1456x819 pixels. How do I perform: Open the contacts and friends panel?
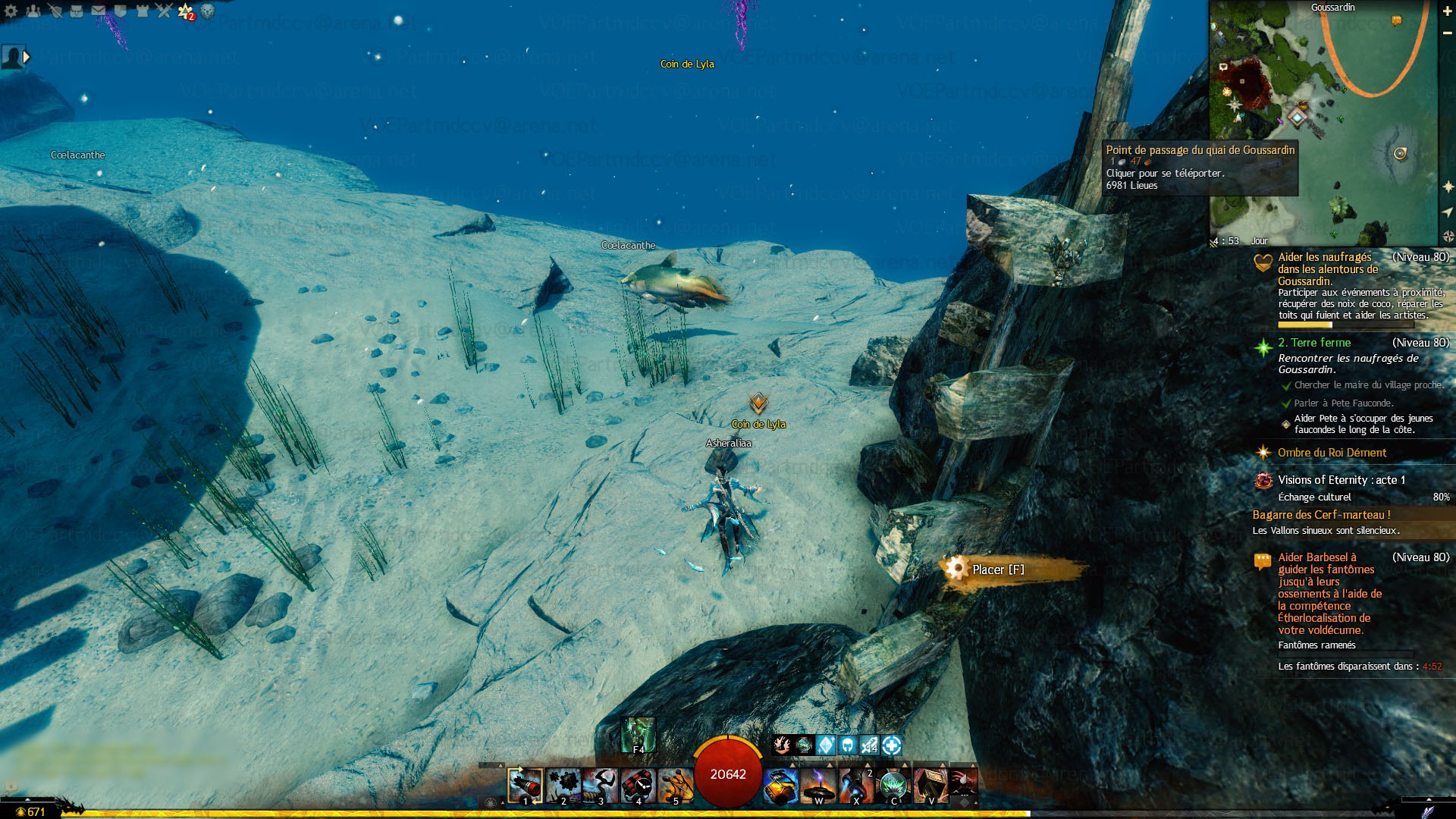coord(33,11)
